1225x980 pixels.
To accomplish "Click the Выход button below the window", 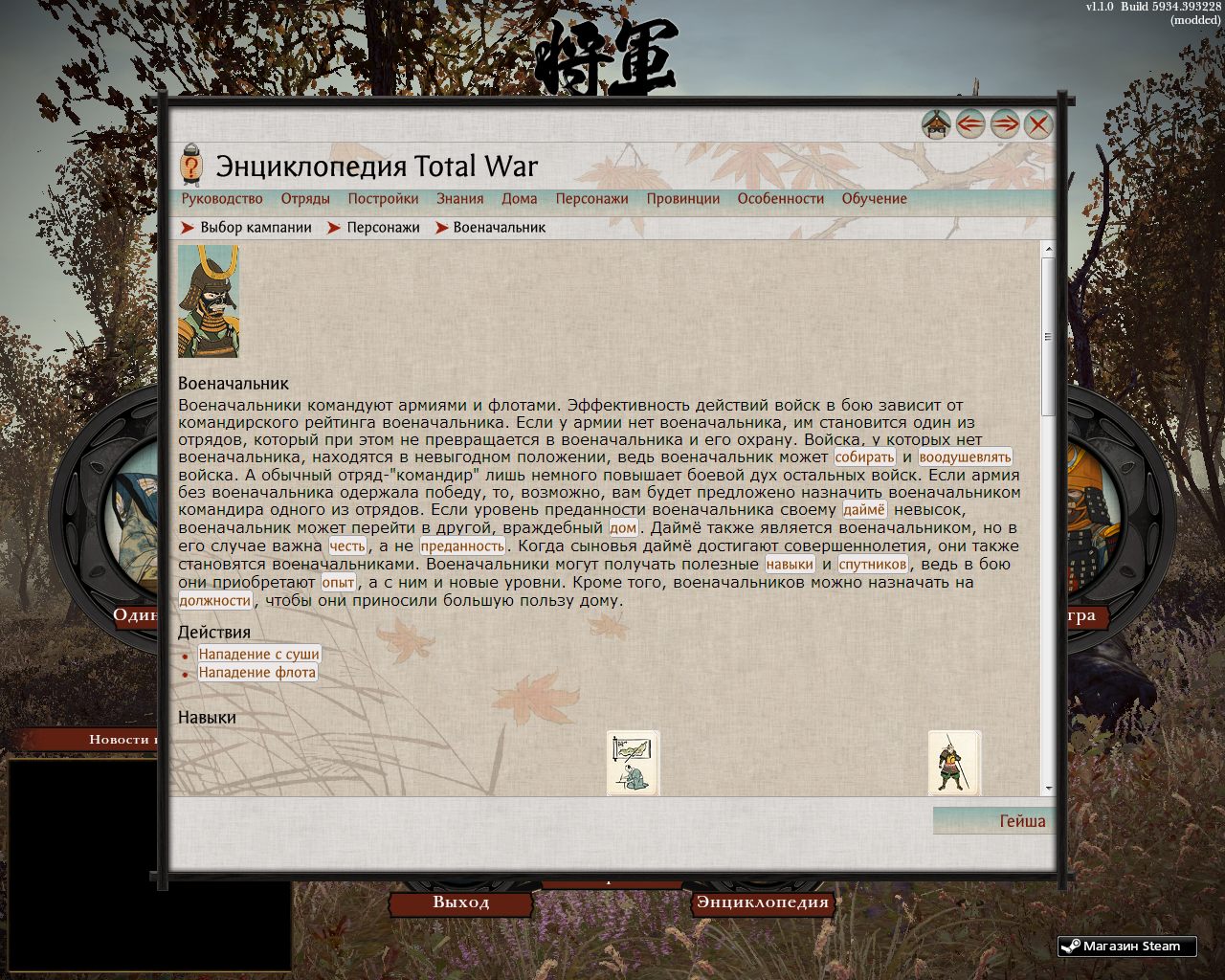I will click(x=462, y=902).
